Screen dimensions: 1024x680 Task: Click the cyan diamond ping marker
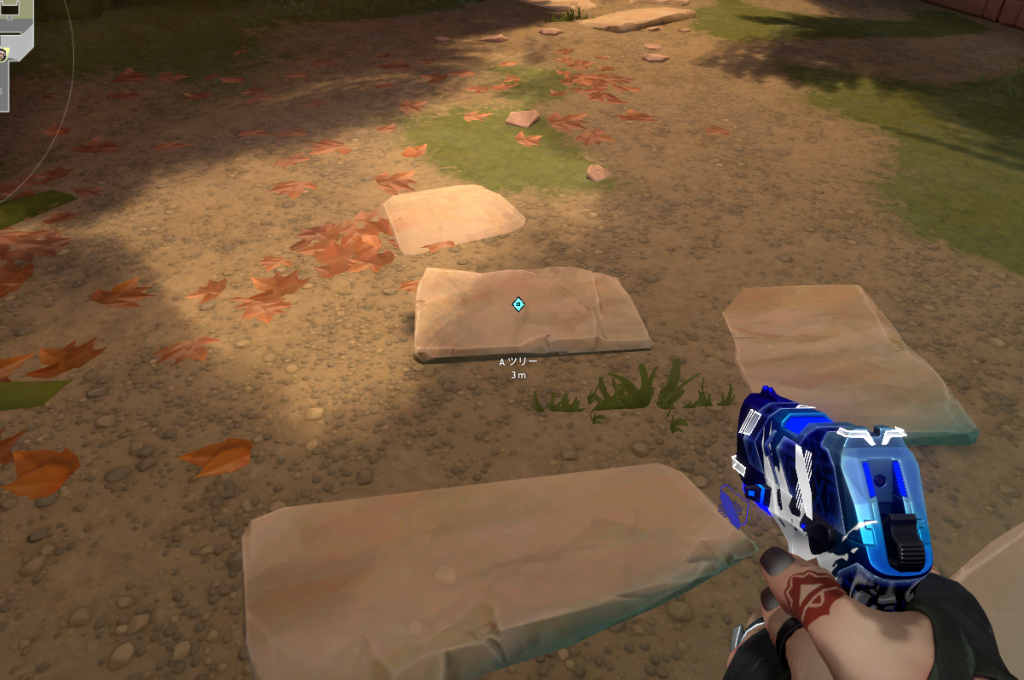(x=518, y=304)
